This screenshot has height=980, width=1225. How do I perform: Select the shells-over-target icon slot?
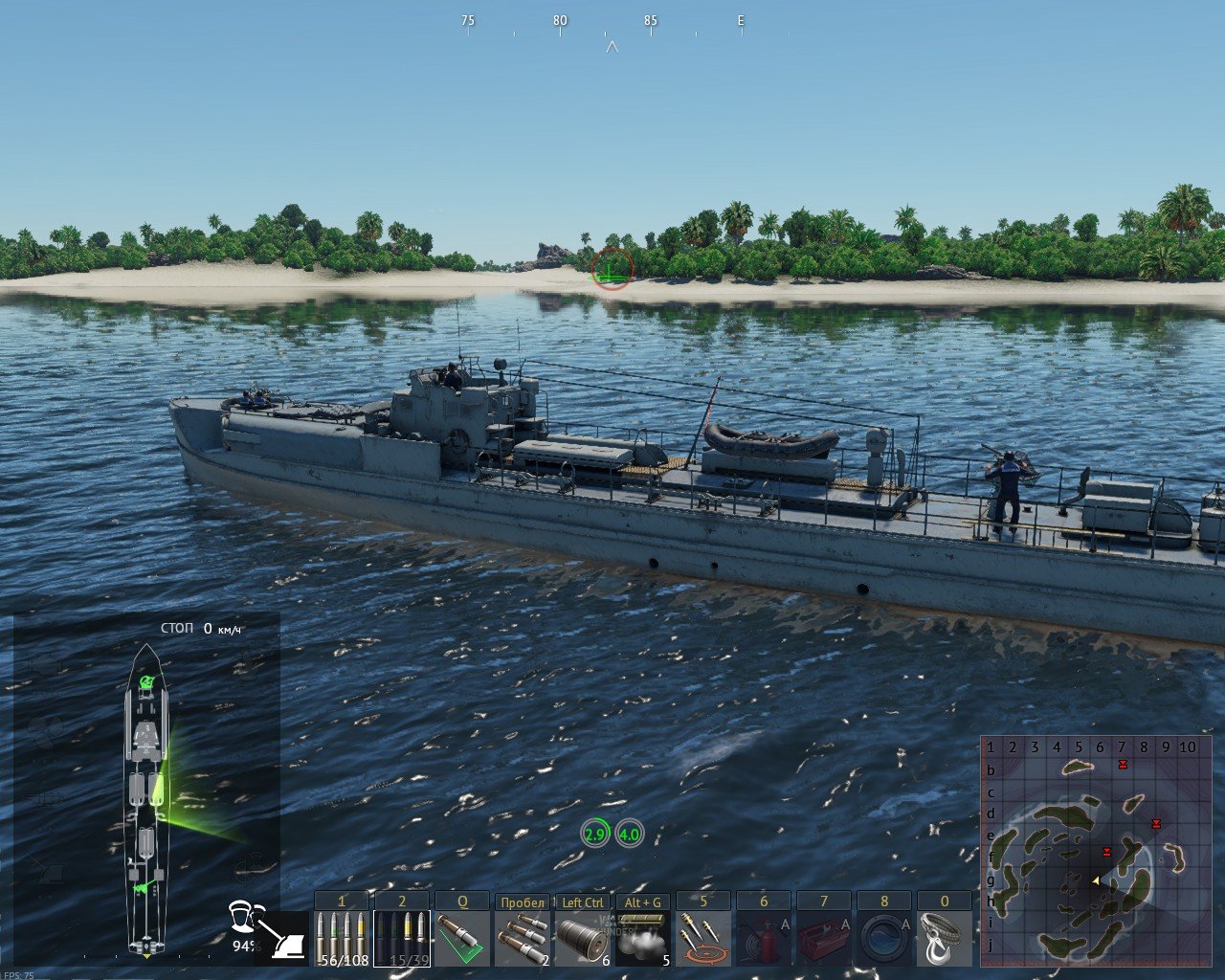click(x=703, y=939)
